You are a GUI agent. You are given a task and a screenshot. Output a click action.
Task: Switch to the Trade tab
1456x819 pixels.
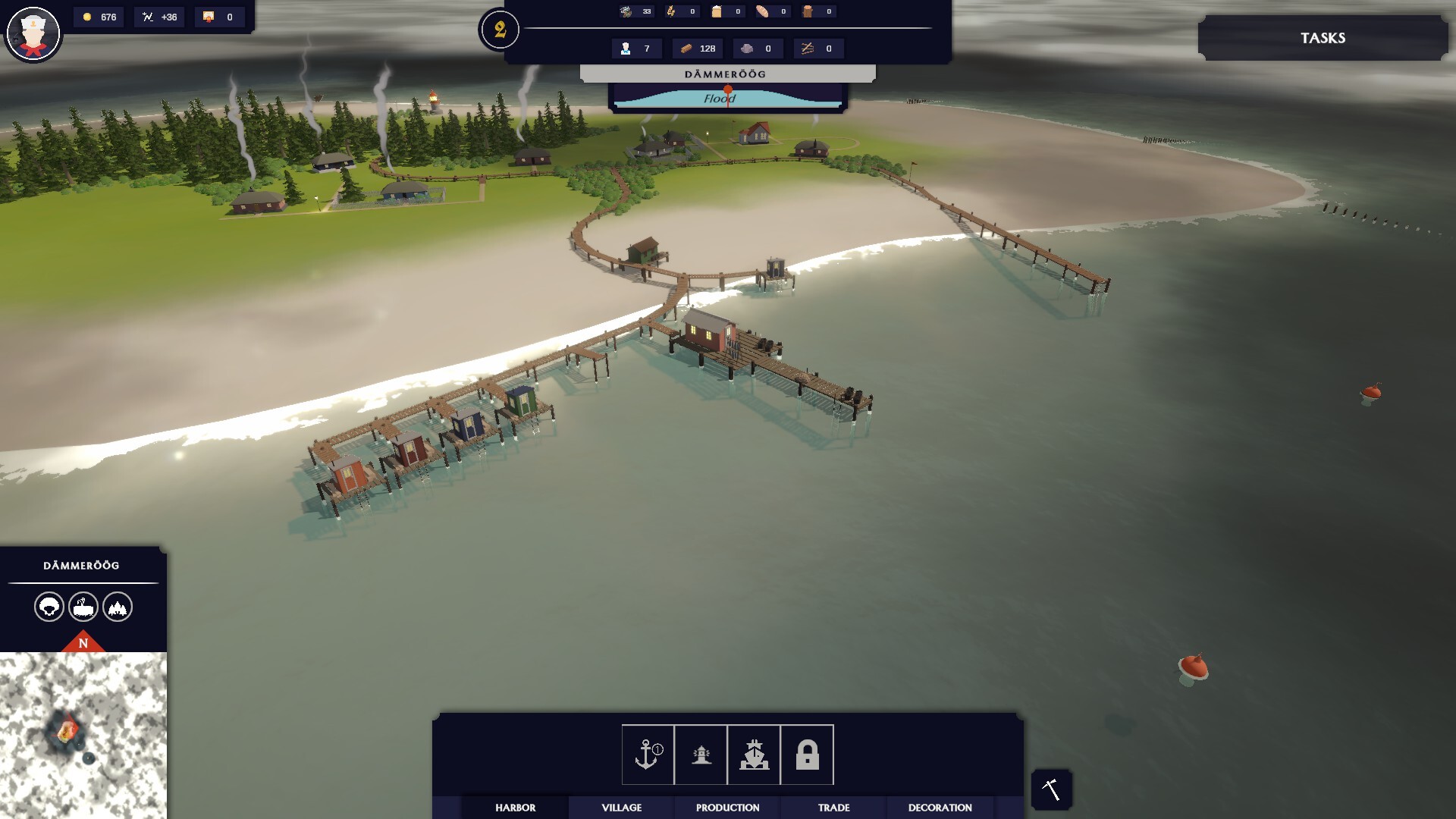tap(833, 808)
